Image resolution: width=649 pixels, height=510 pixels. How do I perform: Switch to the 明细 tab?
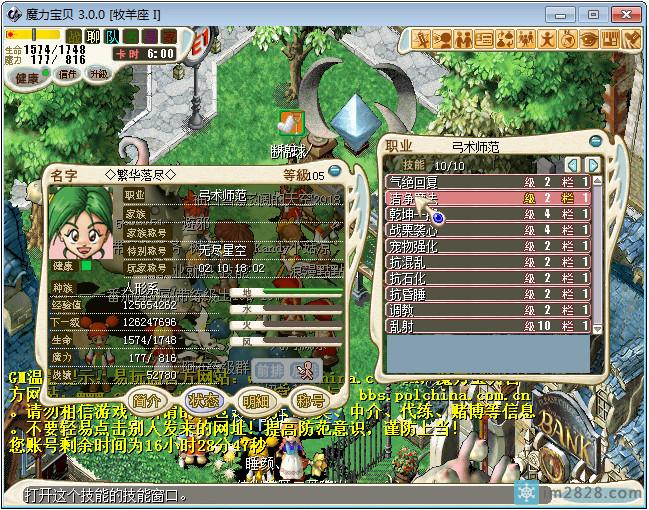[256, 400]
